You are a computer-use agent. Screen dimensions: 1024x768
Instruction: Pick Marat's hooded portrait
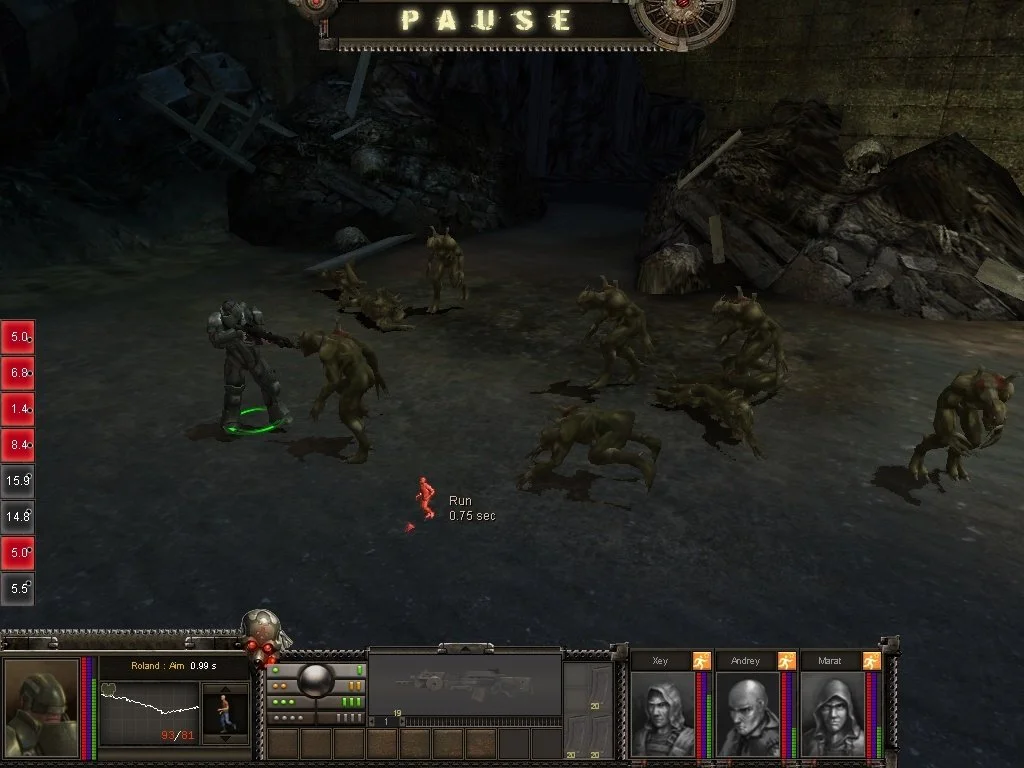(x=832, y=714)
